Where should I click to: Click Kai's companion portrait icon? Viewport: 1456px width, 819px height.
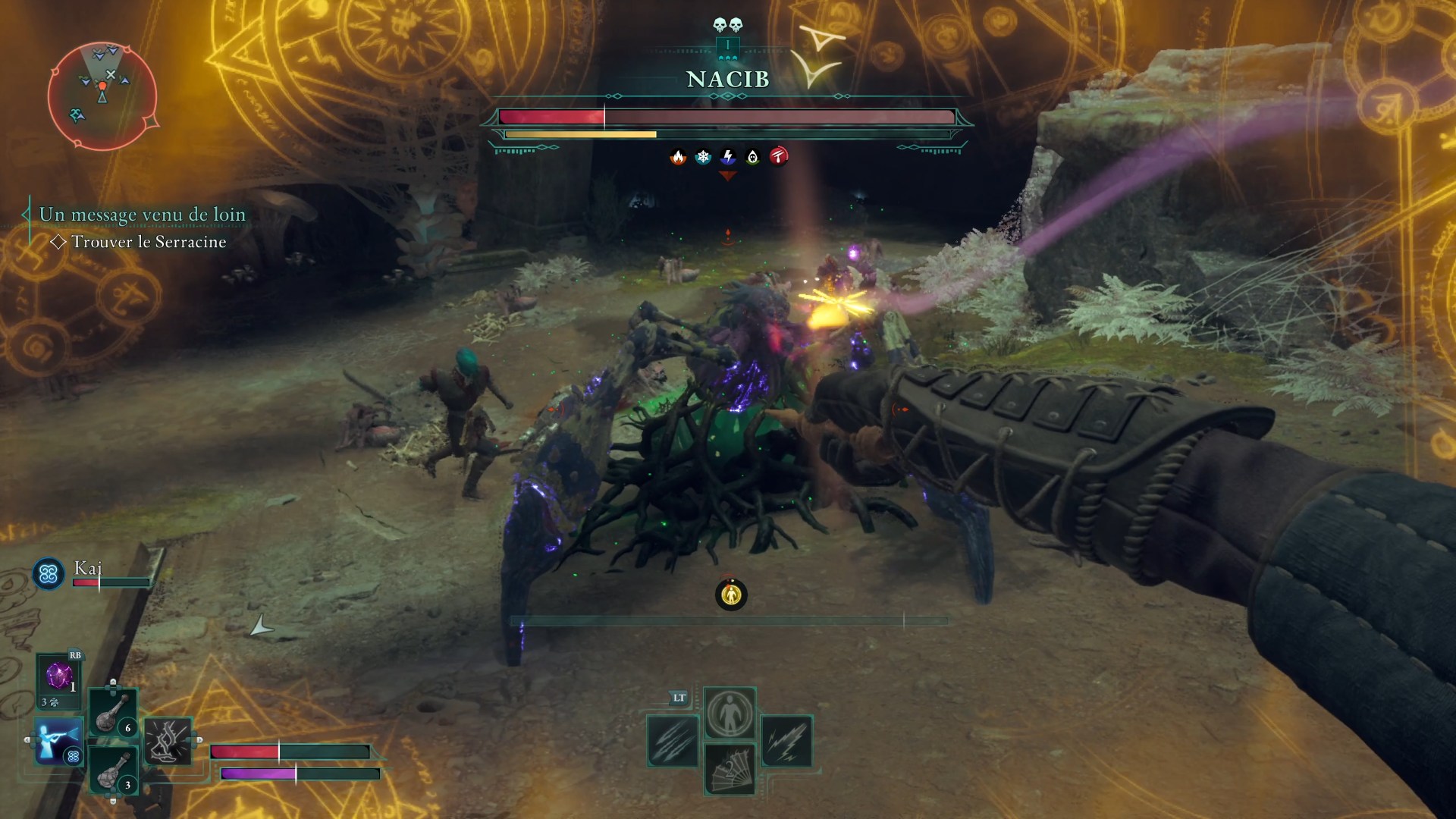click(x=49, y=574)
